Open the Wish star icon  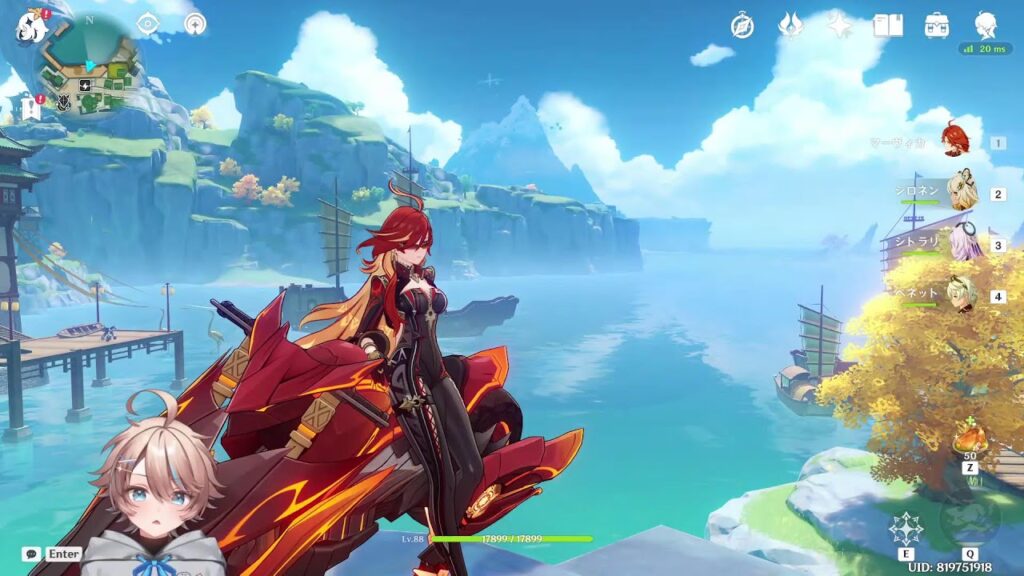point(839,26)
